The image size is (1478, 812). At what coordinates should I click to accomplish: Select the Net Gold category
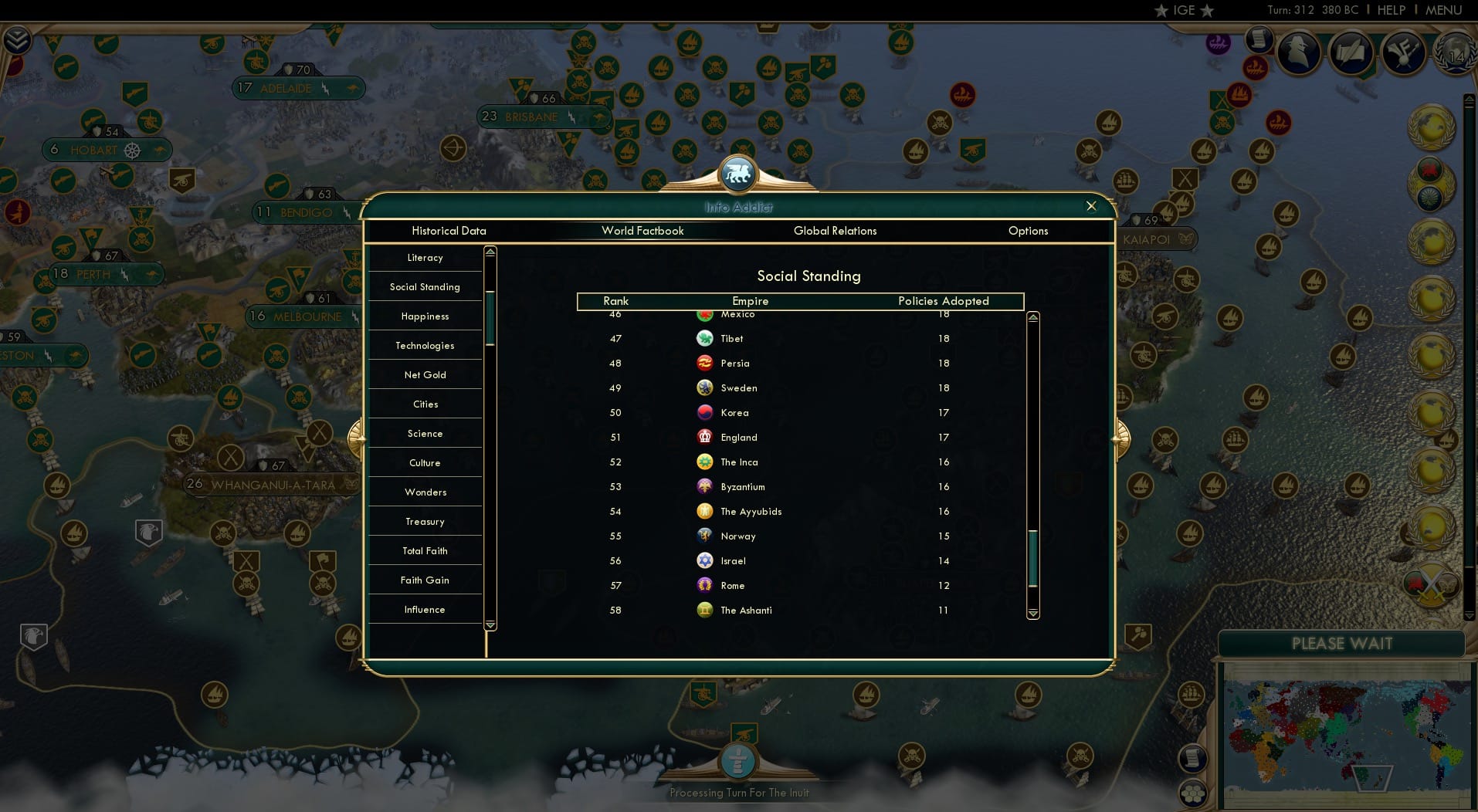pos(425,374)
